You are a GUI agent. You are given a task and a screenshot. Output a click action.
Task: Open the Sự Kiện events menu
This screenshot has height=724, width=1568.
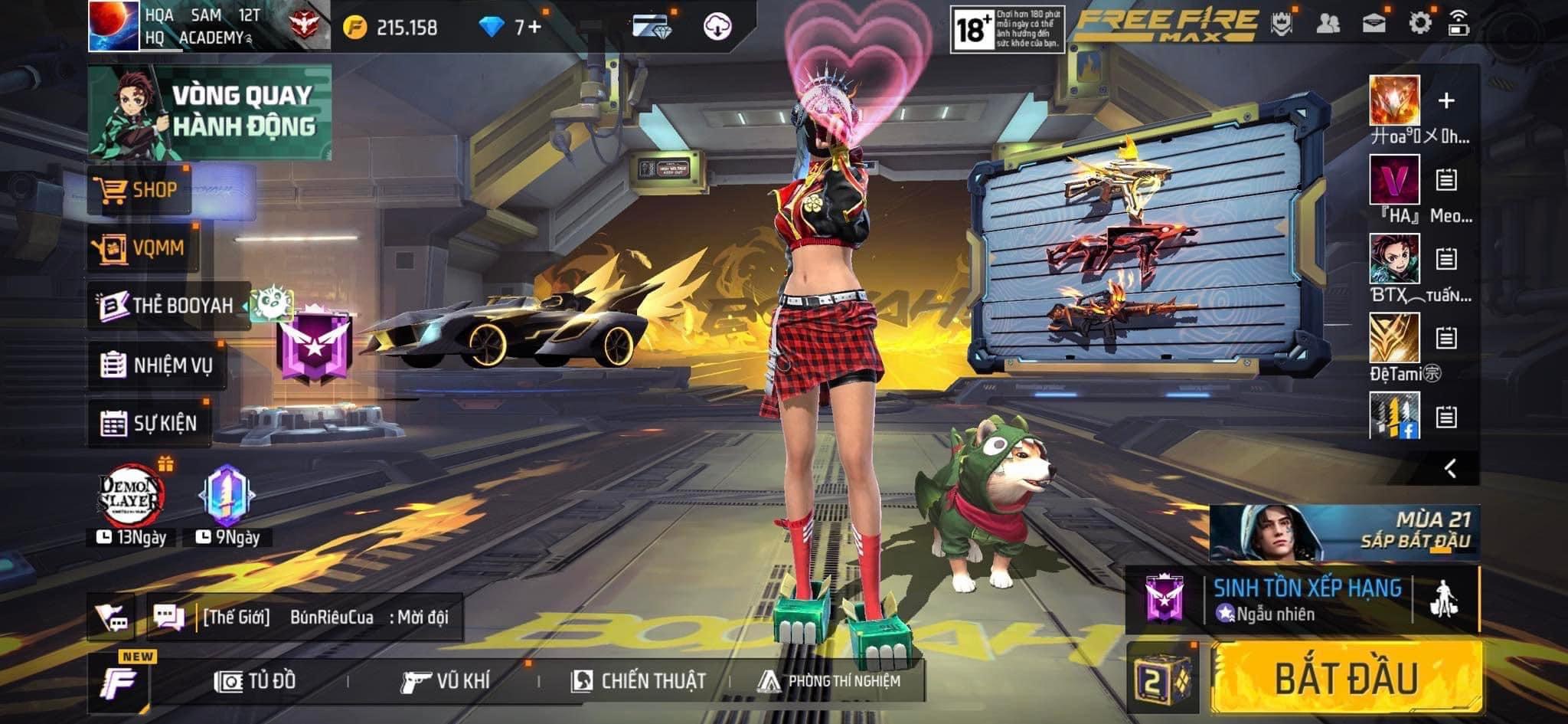149,423
